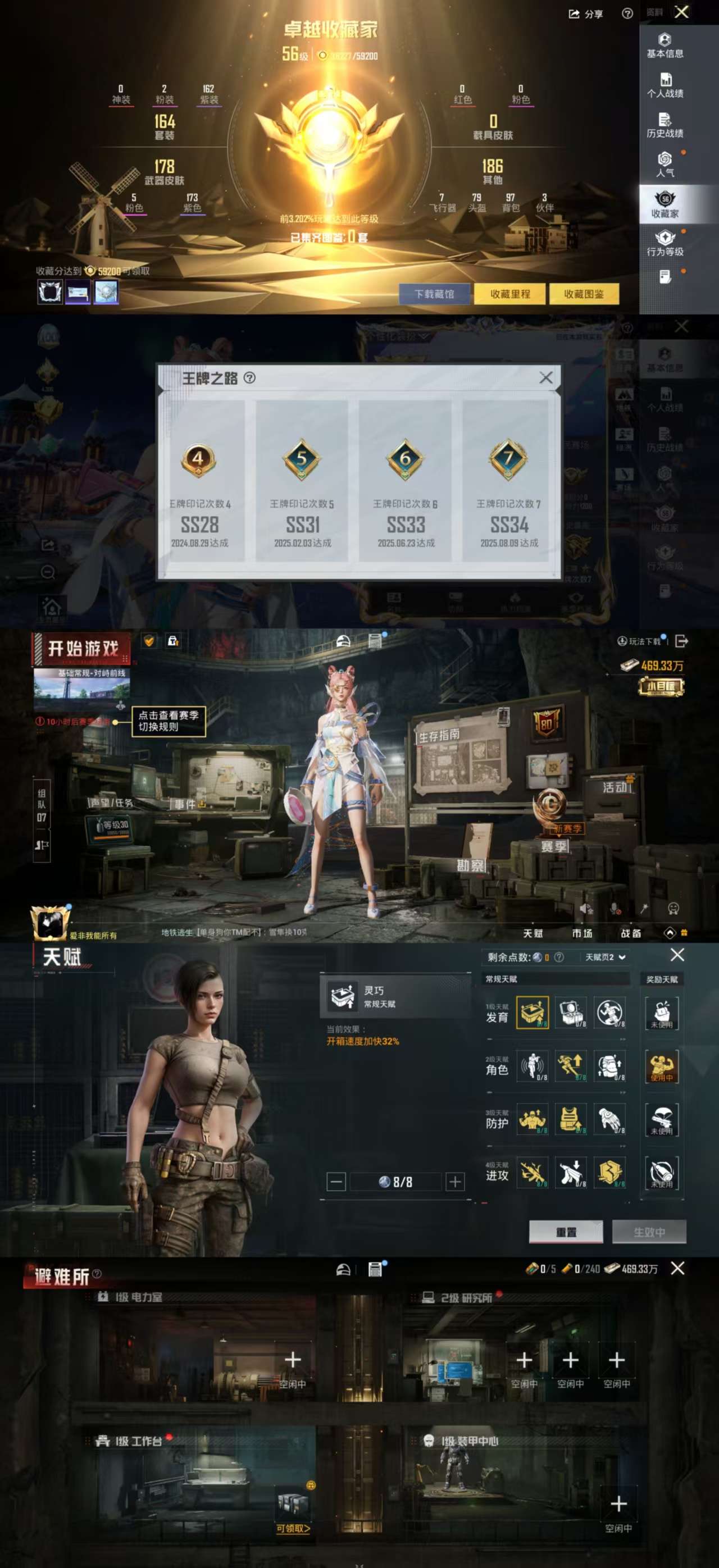The height and width of the screenshot is (1568, 719).
Task: Switch to the 历史战绩 sidebar tab
Action: tap(665, 125)
